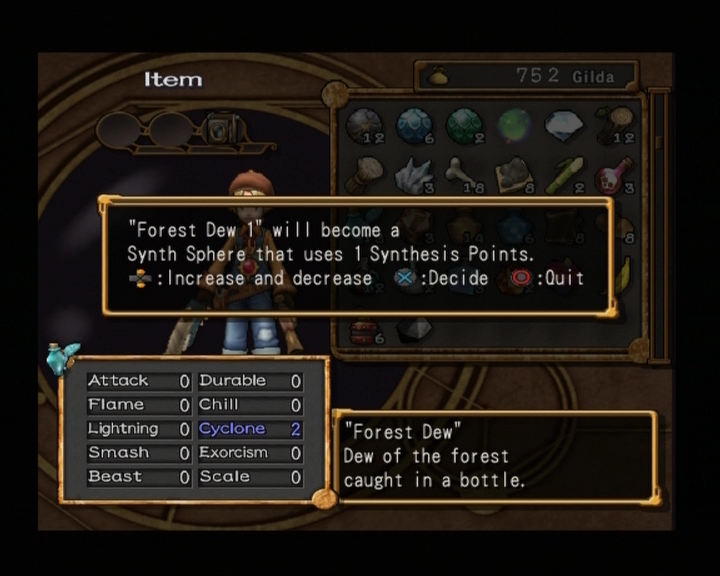Select the camera in the equipment slot
The width and height of the screenshot is (720, 576).
coord(222,128)
